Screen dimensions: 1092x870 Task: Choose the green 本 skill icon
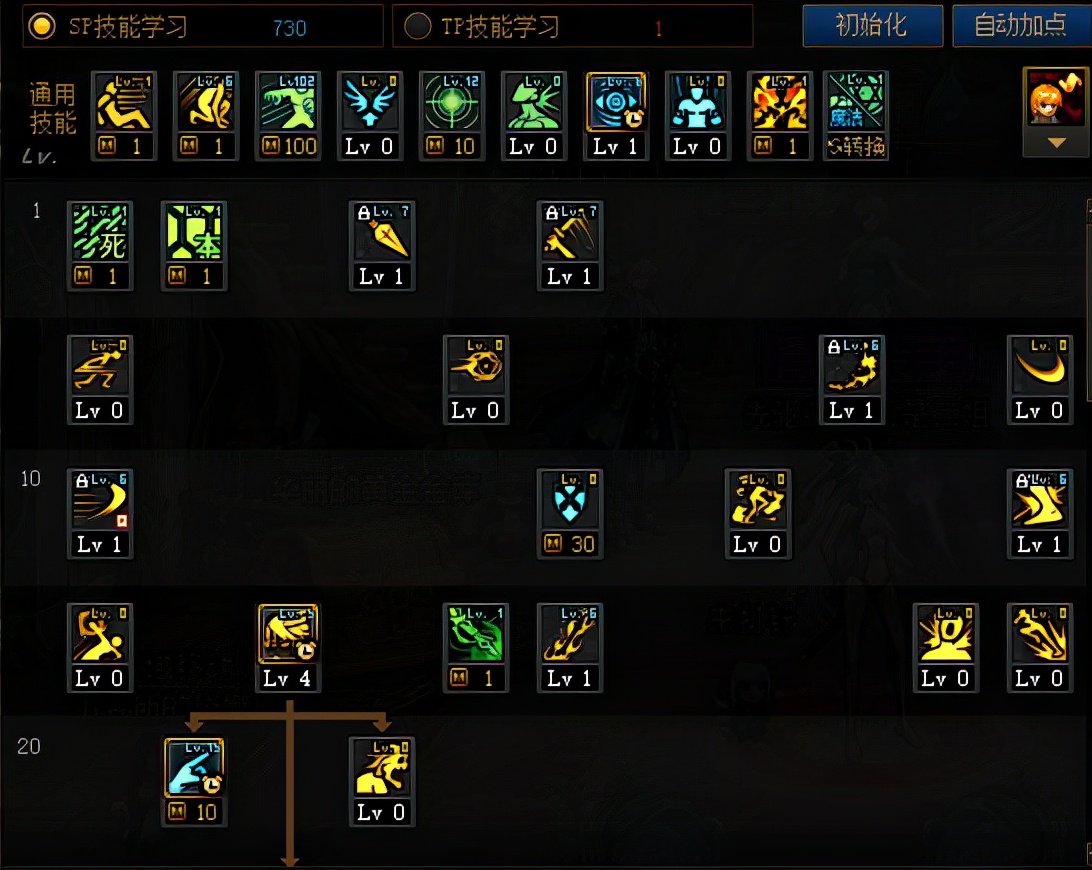coord(194,235)
